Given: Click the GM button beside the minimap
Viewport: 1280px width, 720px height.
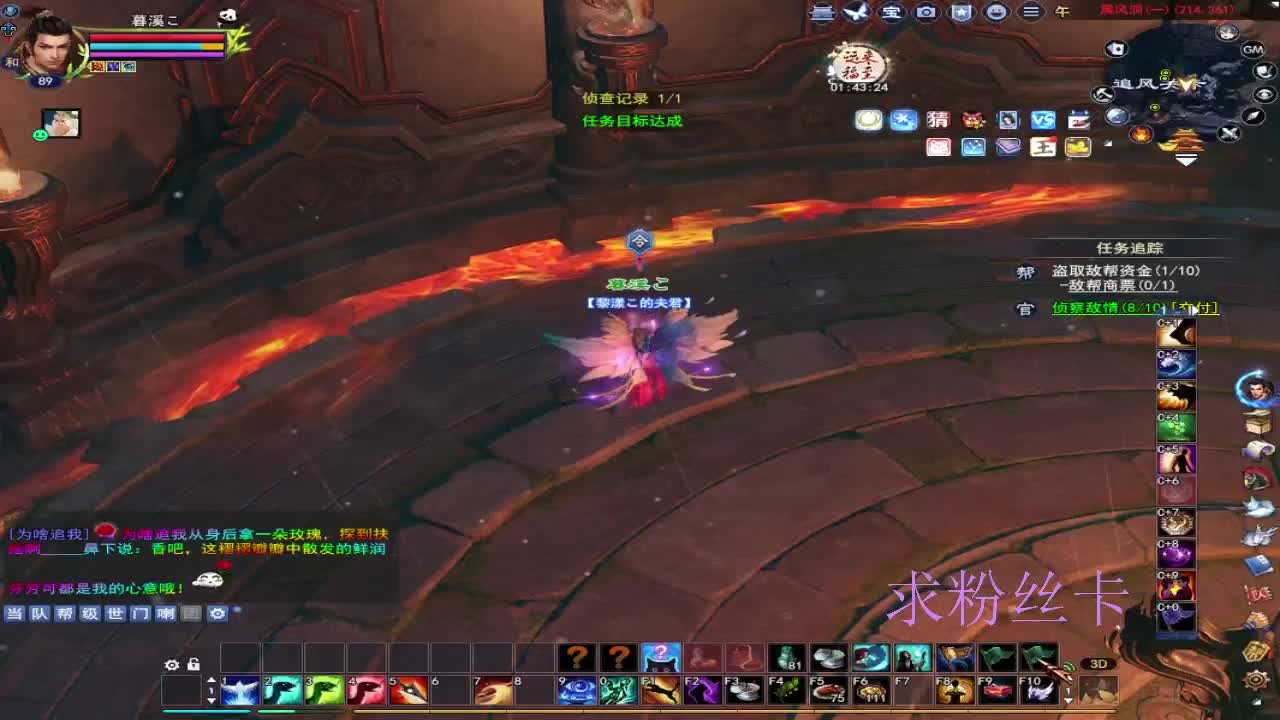Looking at the screenshot, I should point(1251,51).
